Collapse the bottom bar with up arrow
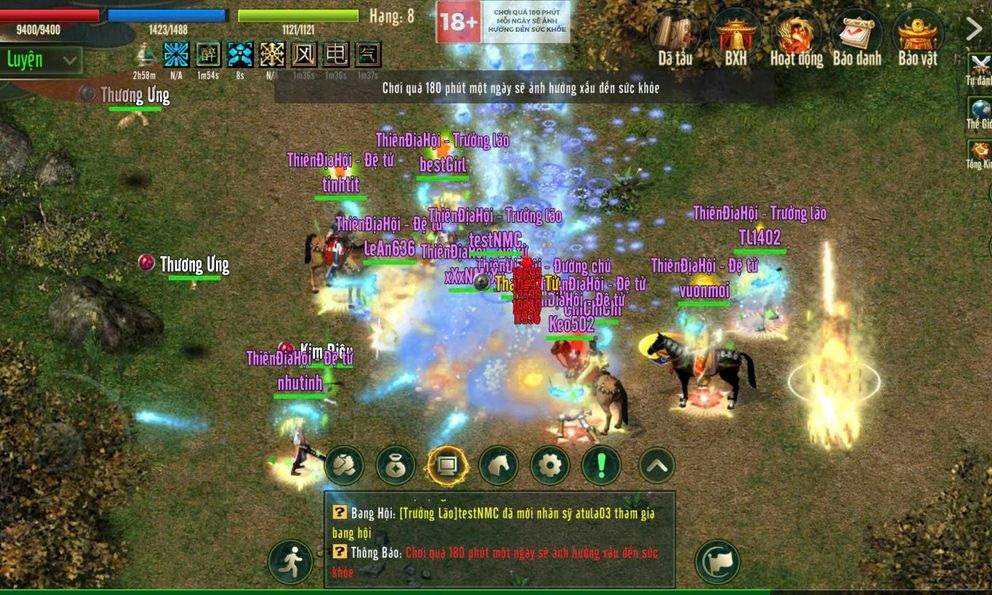Viewport: 992px width, 595px height. (x=656, y=465)
